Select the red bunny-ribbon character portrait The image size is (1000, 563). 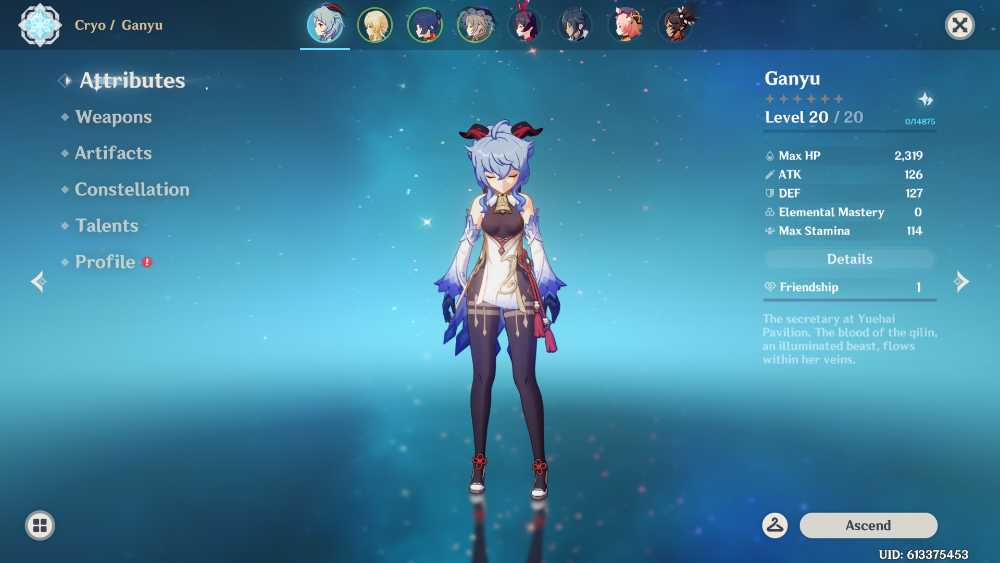pos(526,25)
